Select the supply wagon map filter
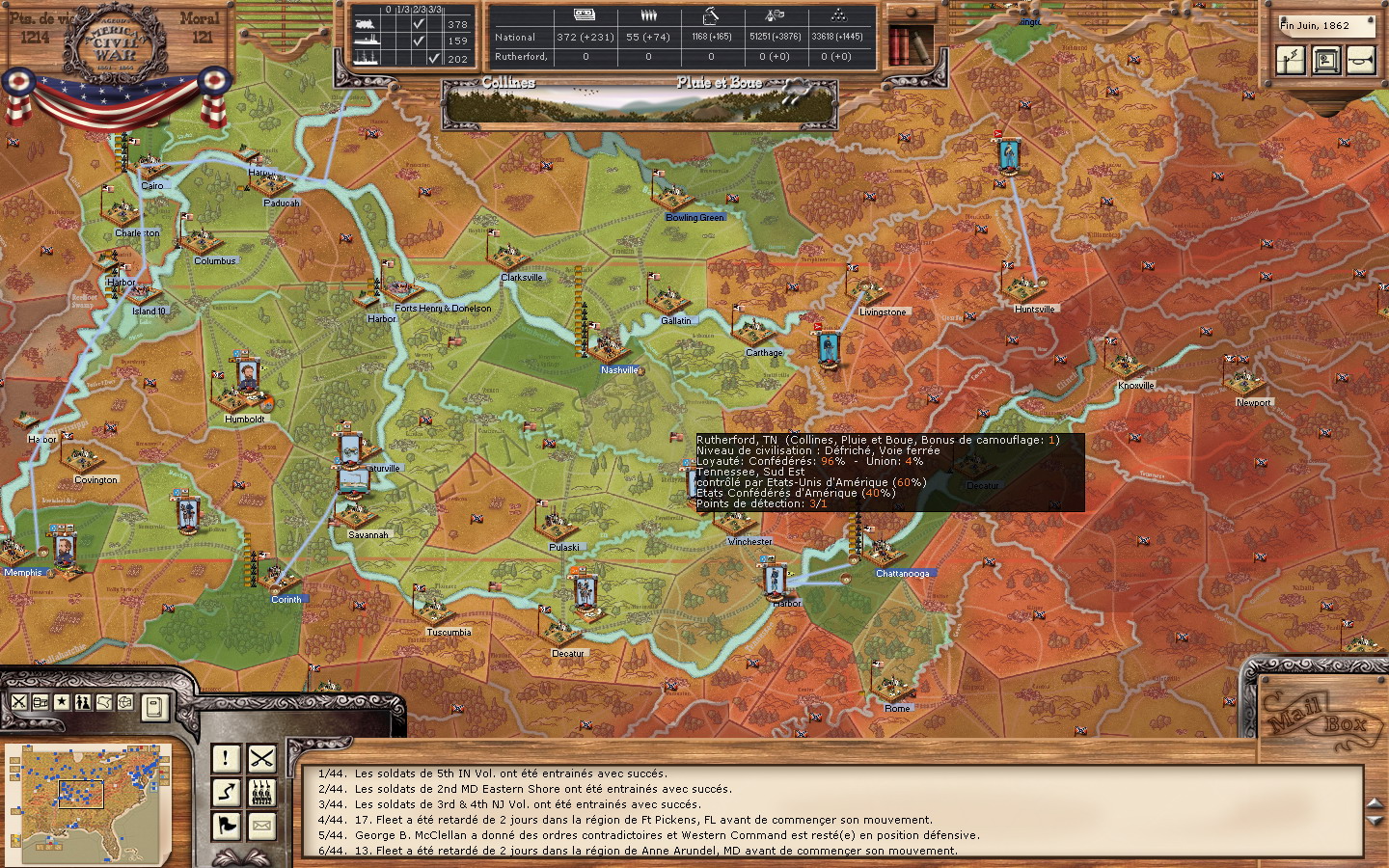 point(41,702)
